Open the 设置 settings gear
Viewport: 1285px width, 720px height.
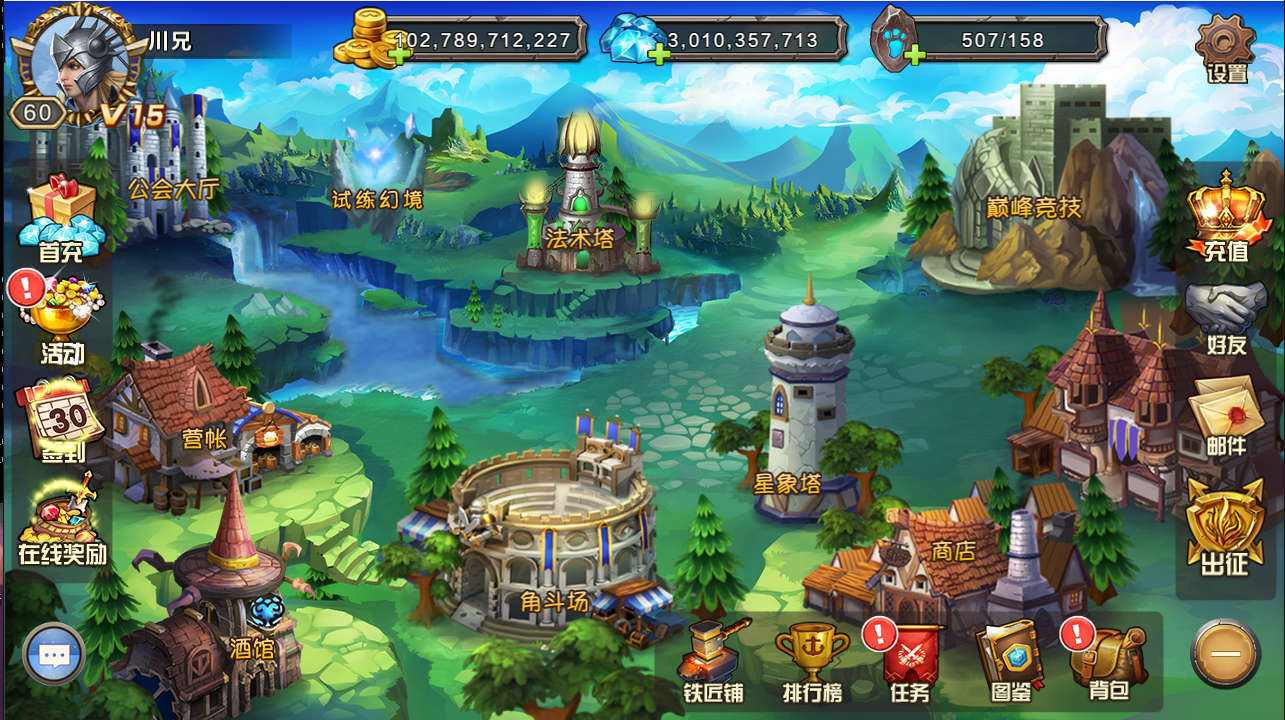(x=1225, y=48)
